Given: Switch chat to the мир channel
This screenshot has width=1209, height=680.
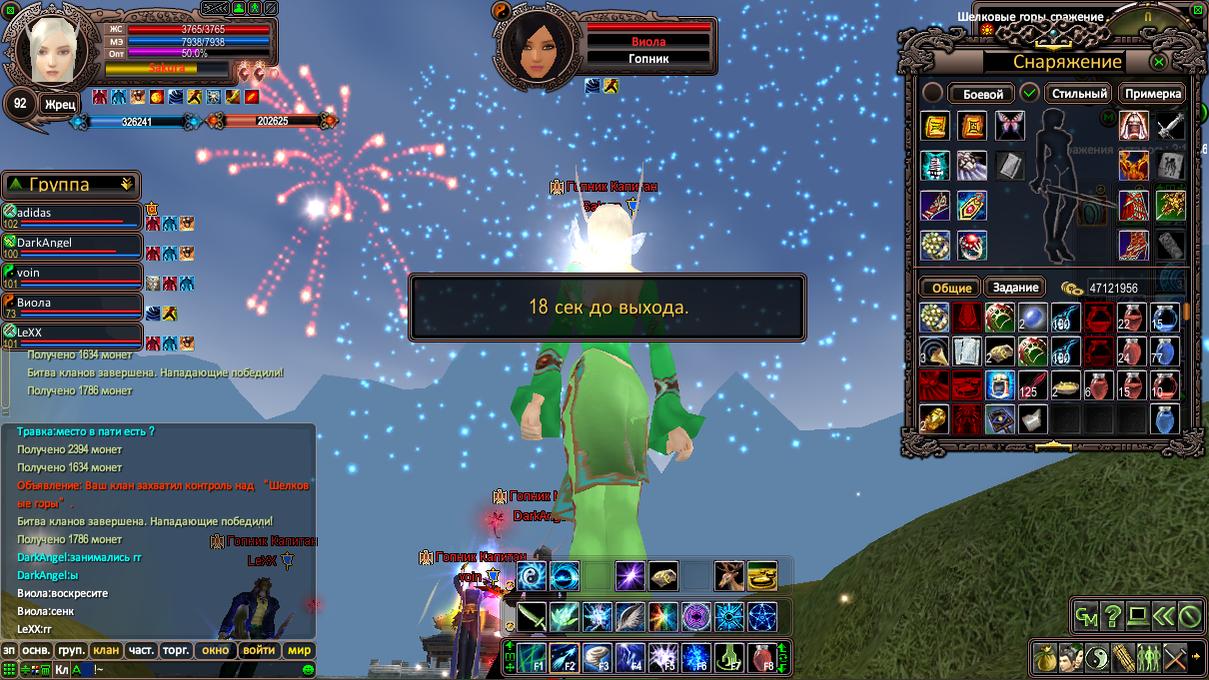Looking at the screenshot, I should [299, 650].
